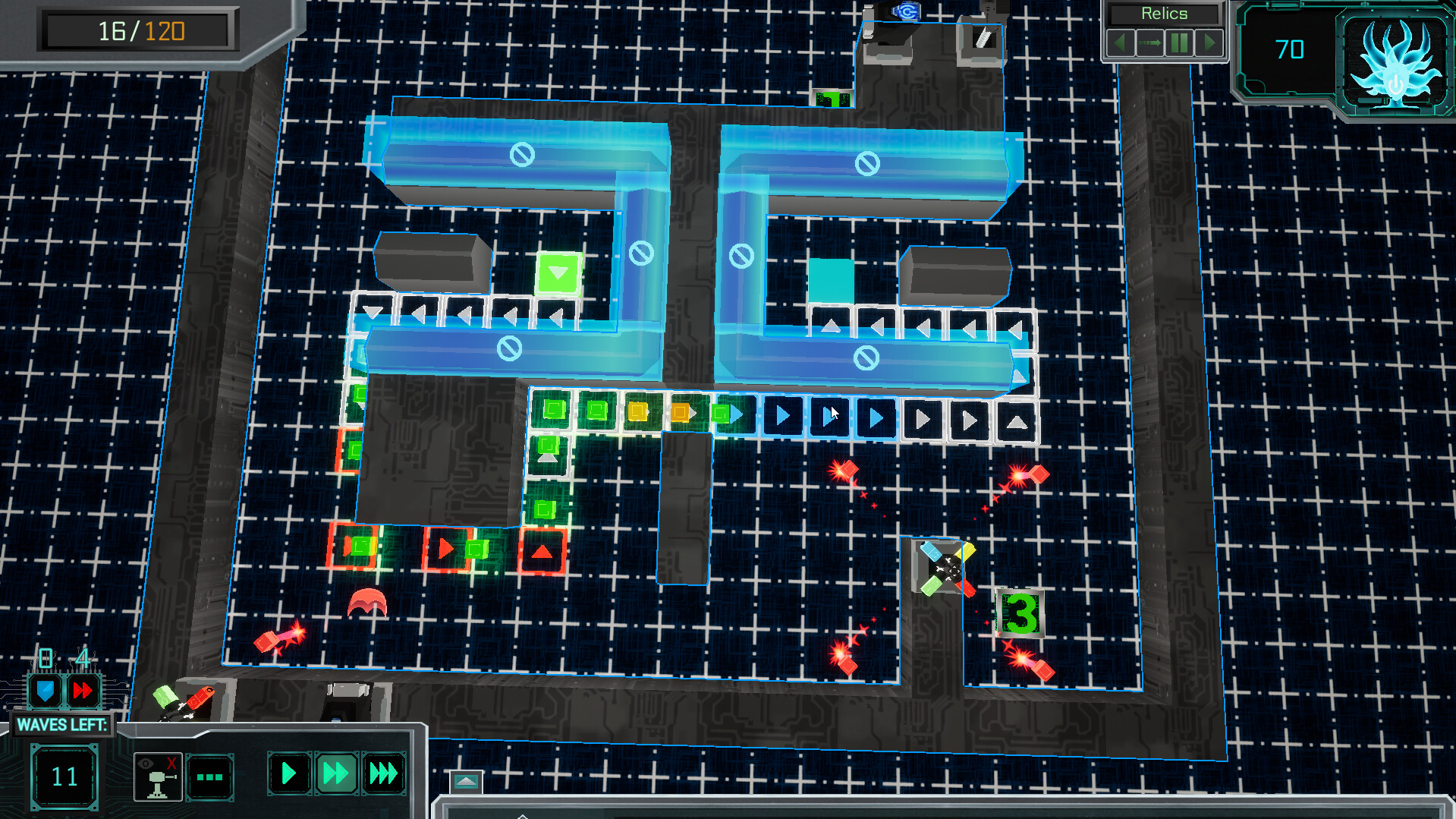Toggle triple-speed game mode
This screenshot has width=1456, height=819.
[x=383, y=773]
